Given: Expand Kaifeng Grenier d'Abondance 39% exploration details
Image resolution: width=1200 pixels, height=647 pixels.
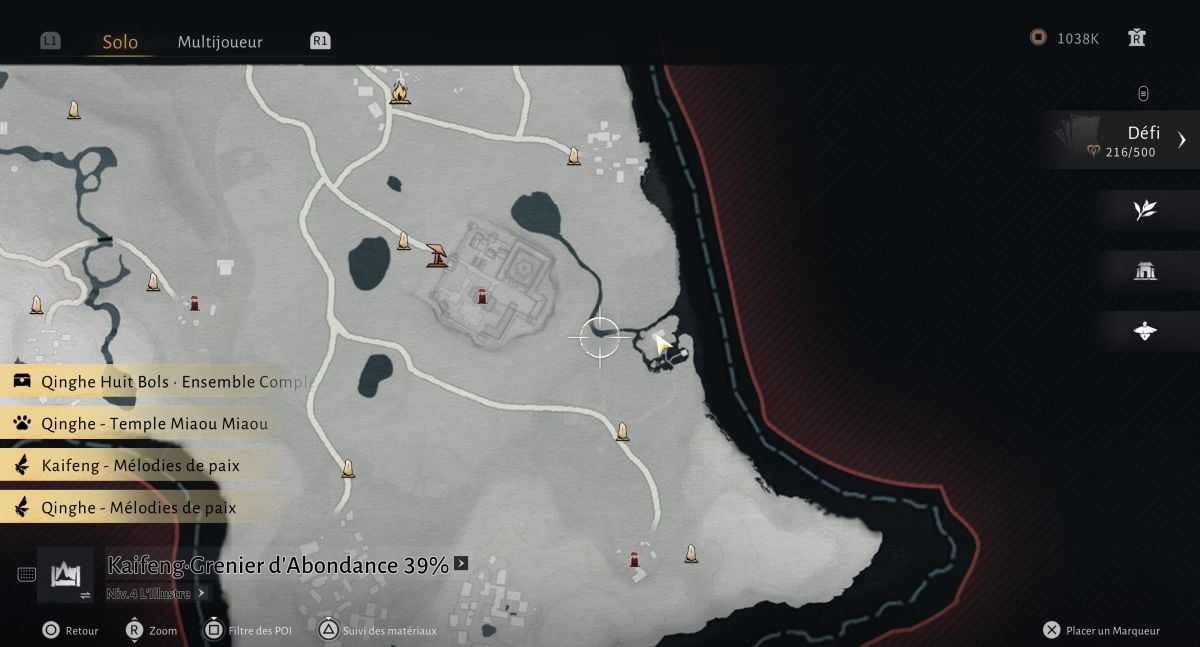Looking at the screenshot, I should pos(461,564).
